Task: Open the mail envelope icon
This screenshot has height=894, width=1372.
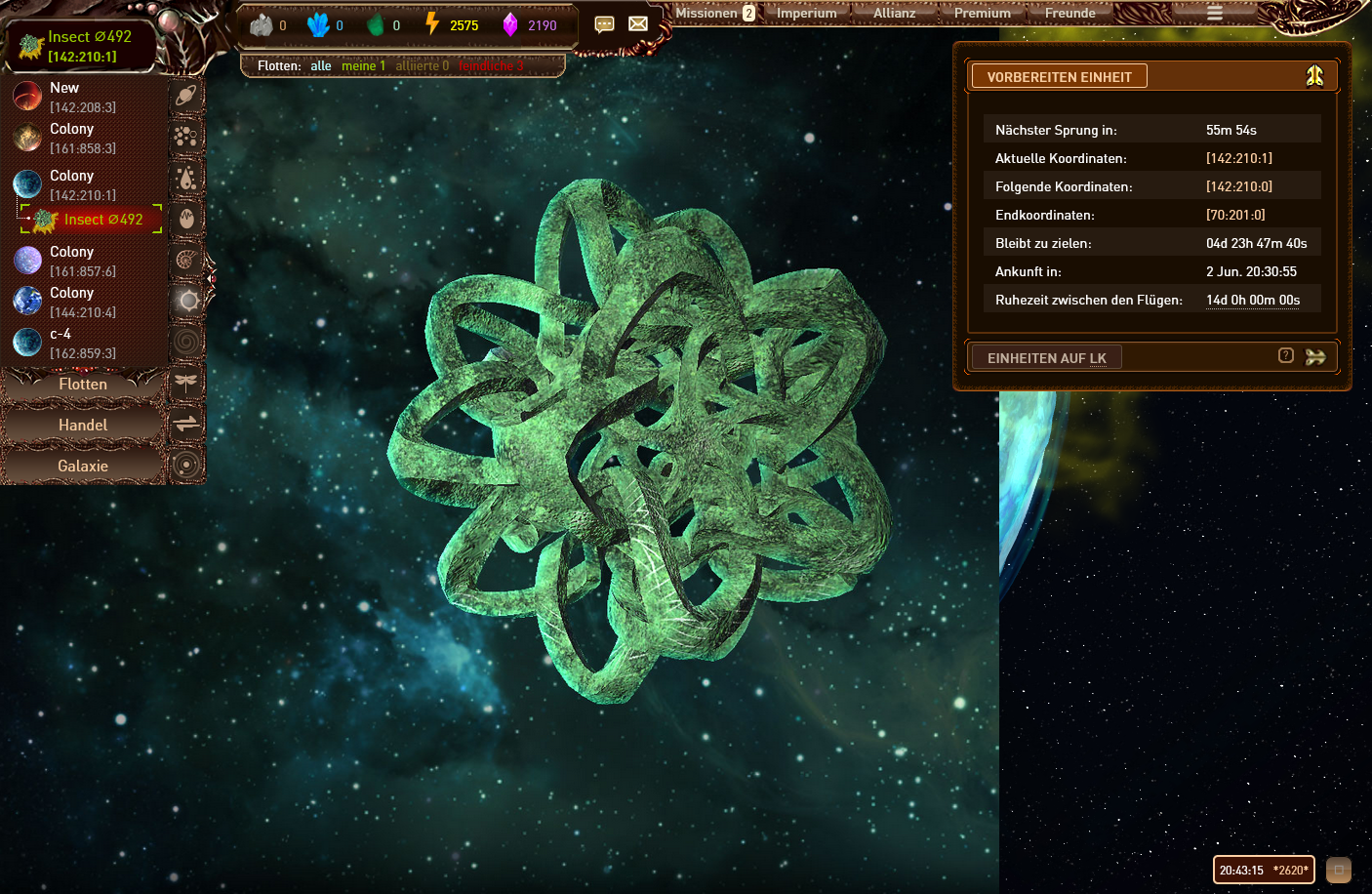Action: (x=638, y=24)
